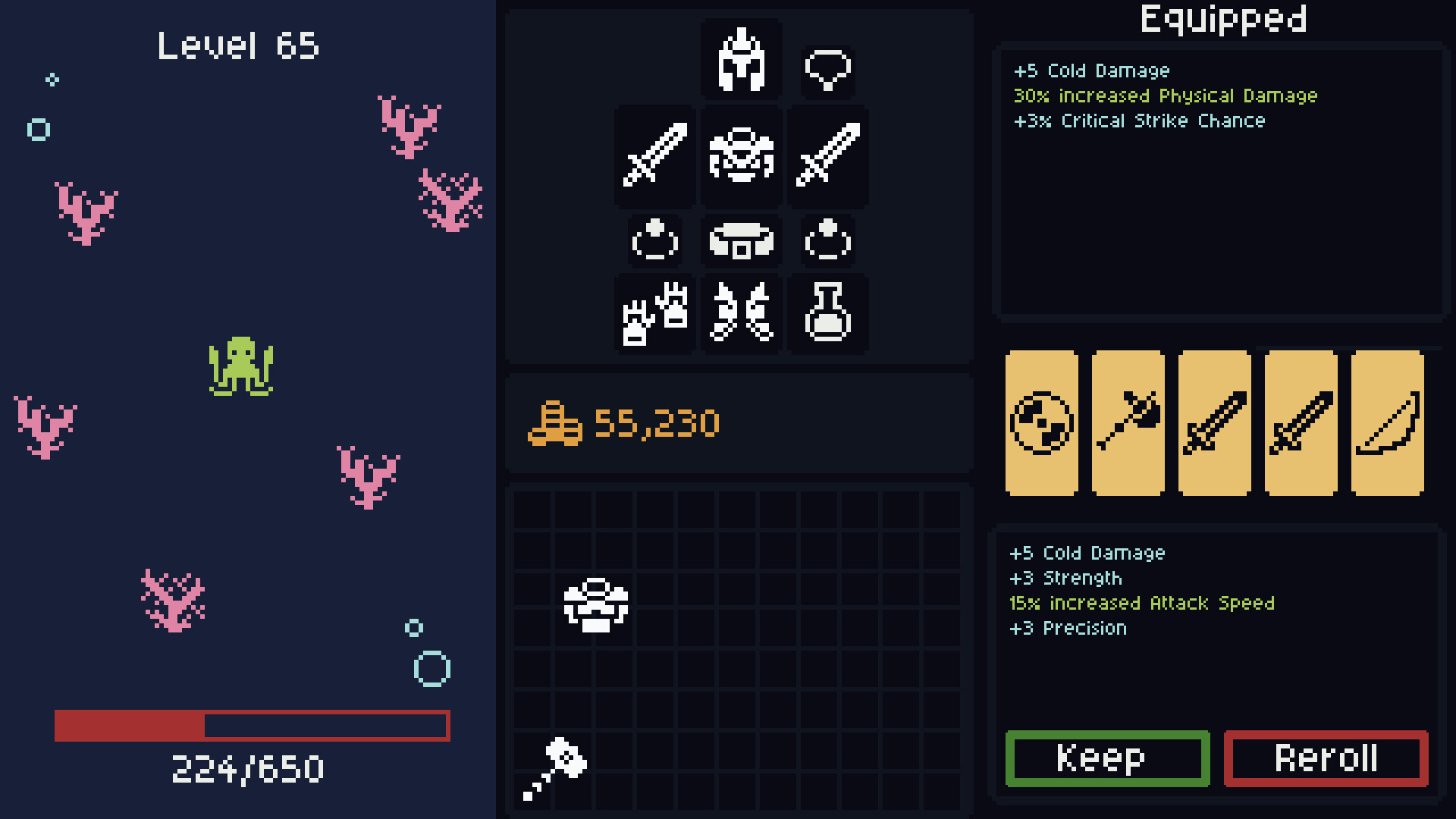The image size is (1456, 819).
Task: Open the belt equipment slot
Action: [741, 241]
